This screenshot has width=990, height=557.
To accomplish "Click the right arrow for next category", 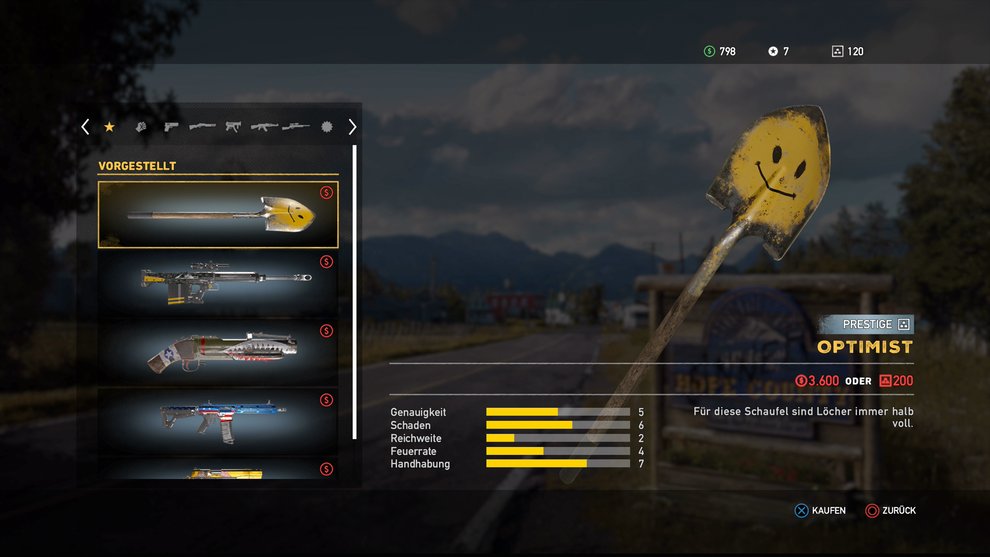I will tap(352, 127).
